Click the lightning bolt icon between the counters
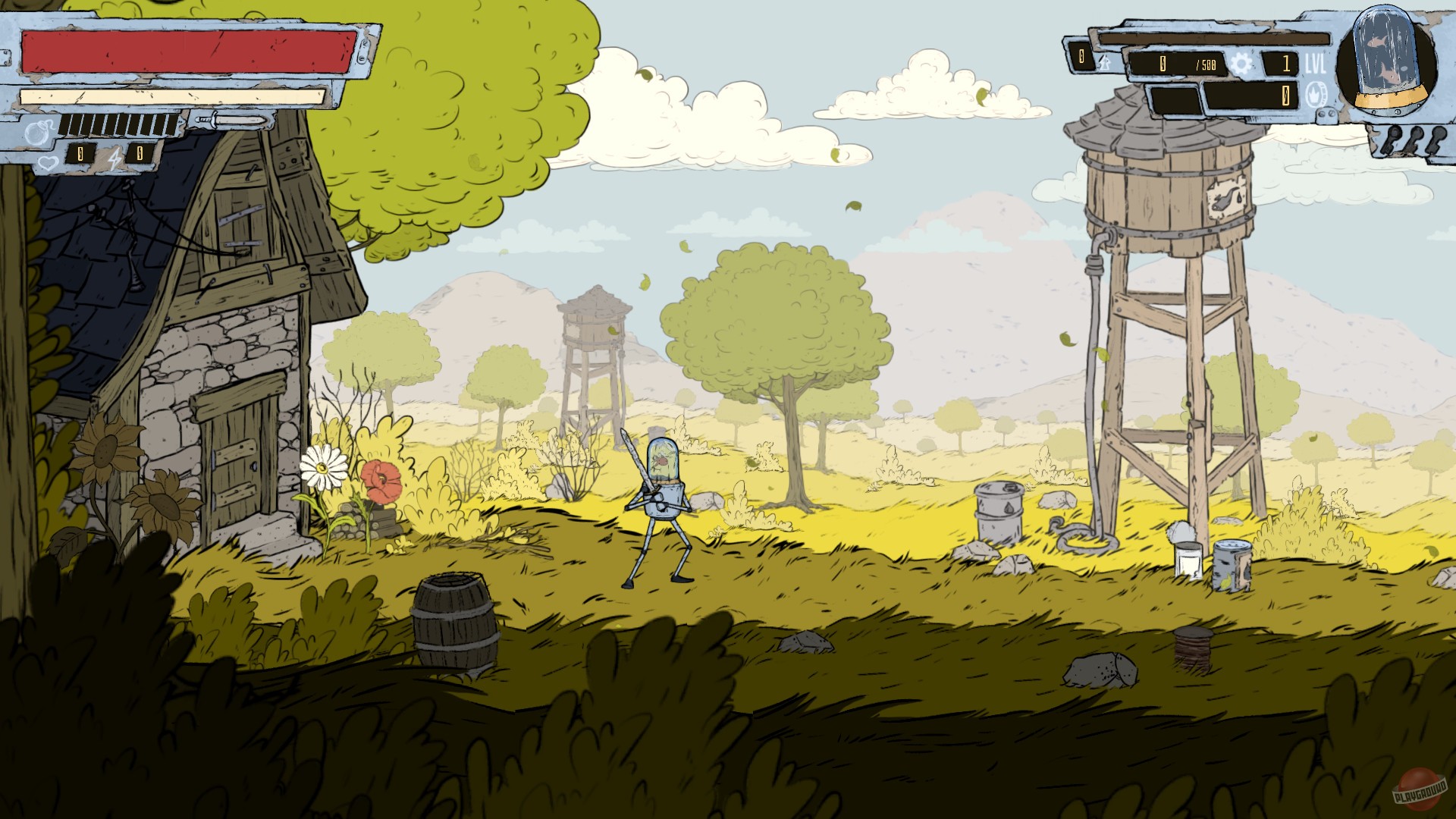This screenshot has width=1456, height=819. click(114, 158)
